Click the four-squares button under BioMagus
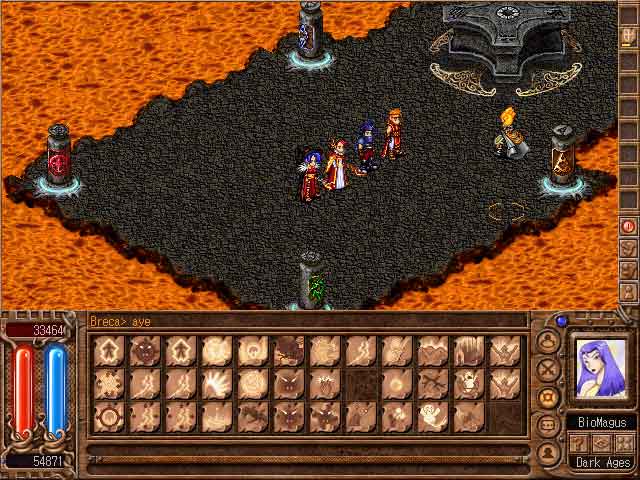The image size is (640, 480). [x=623, y=443]
